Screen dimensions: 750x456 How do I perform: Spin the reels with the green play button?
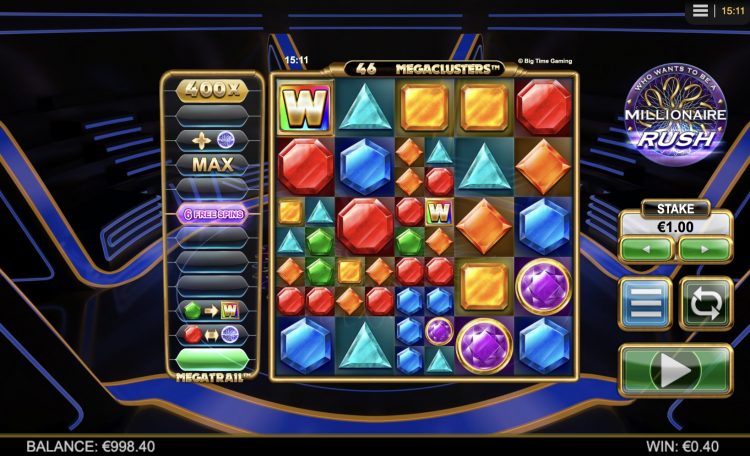(675, 370)
